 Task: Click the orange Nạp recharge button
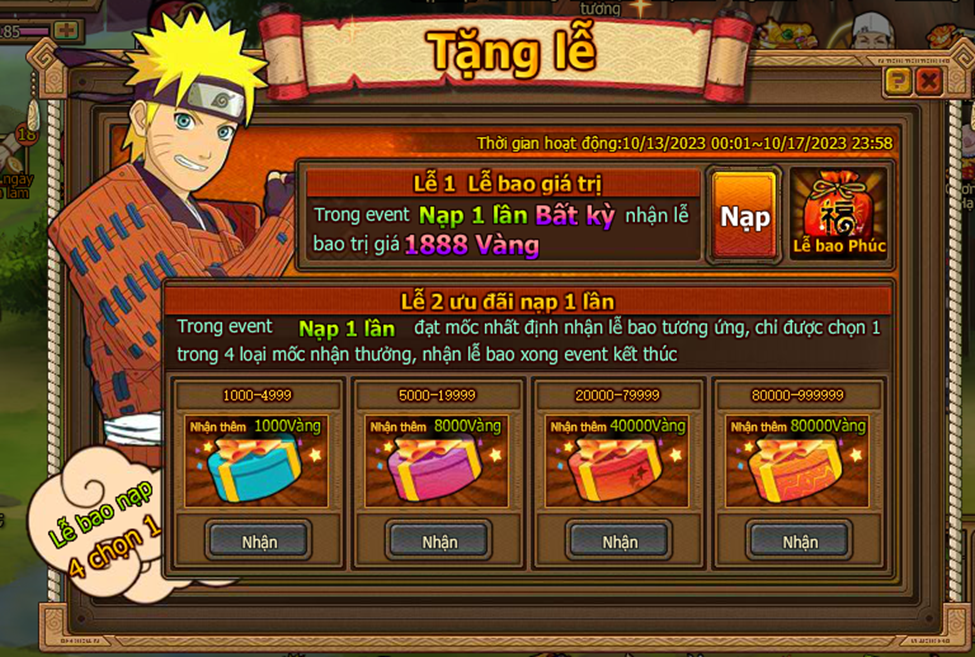(x=744, y=216)
